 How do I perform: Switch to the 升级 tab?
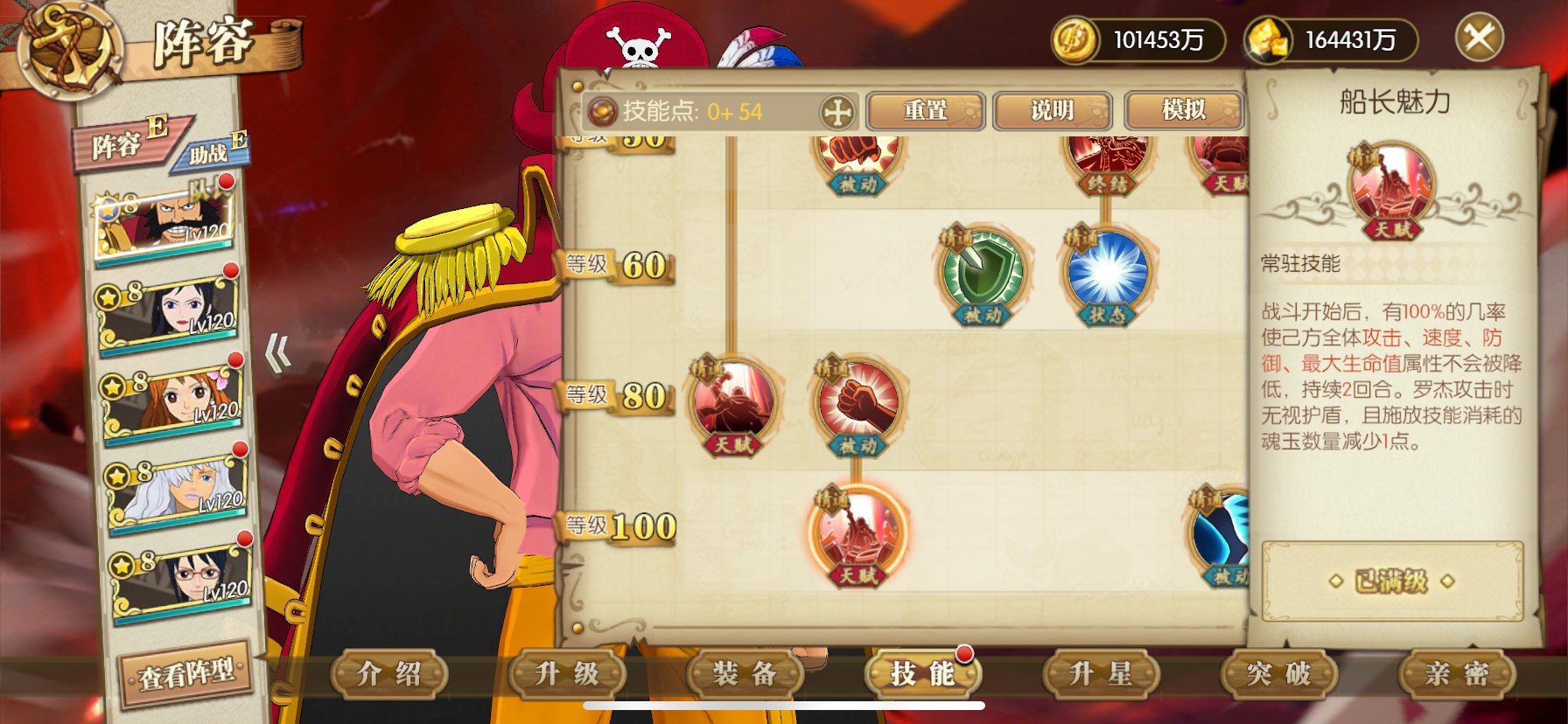[567, 674]
